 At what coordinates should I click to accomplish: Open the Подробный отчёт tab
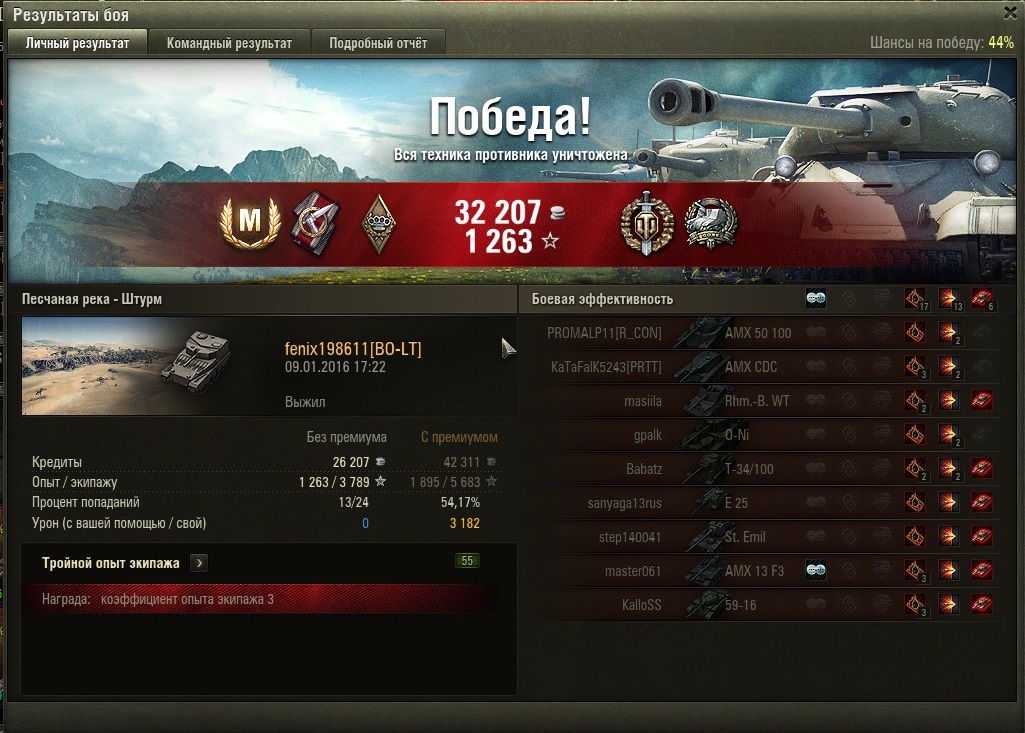(378, 43)
